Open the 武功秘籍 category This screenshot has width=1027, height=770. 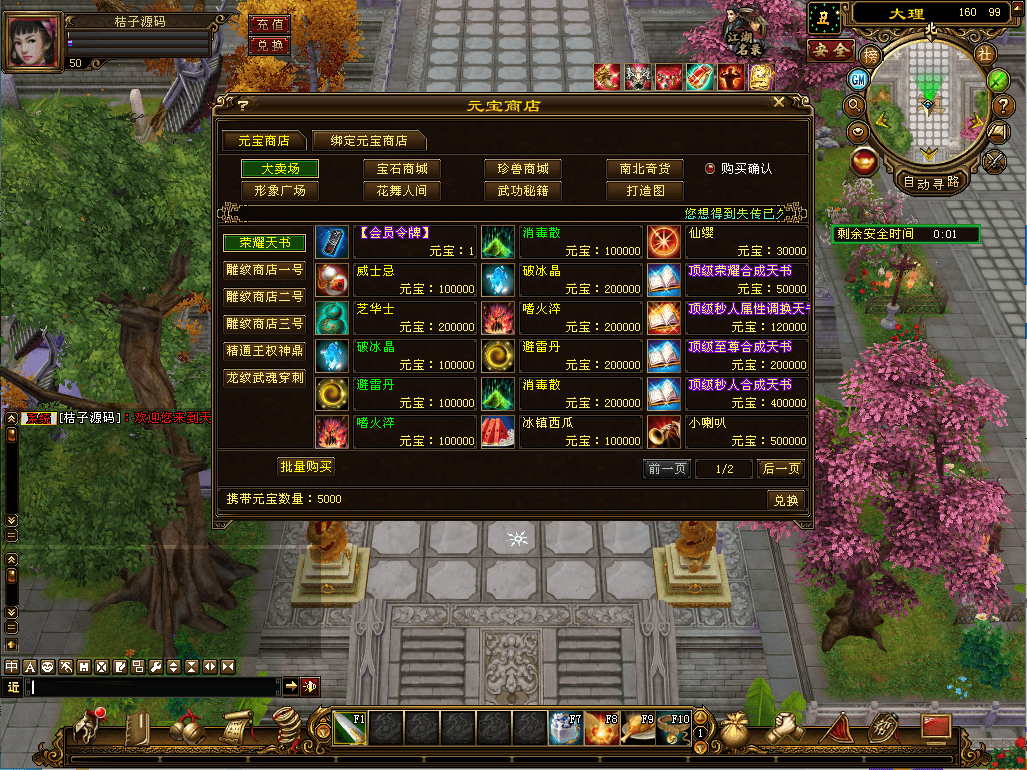[523, 190]
